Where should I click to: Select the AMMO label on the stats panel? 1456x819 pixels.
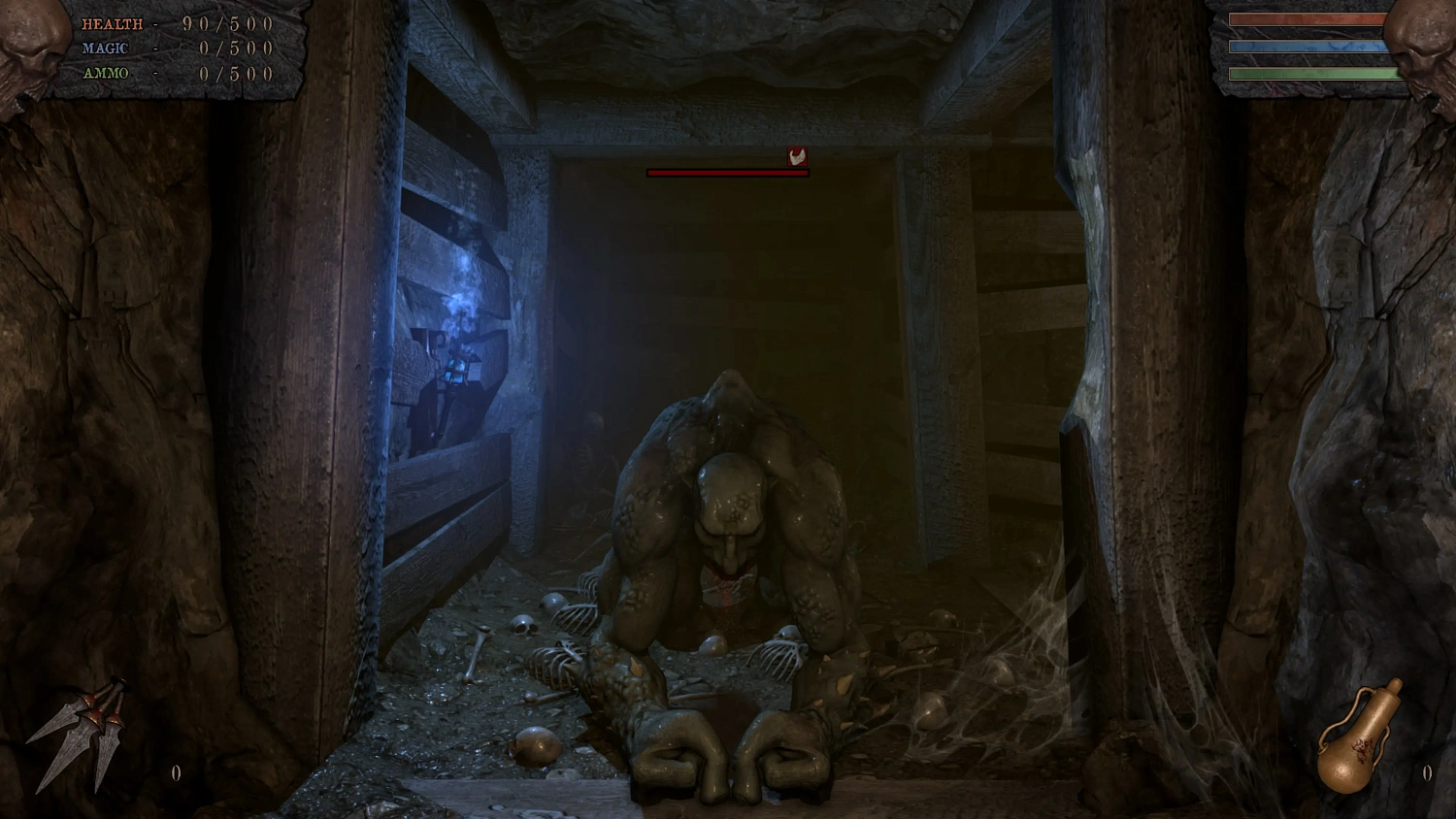pos(105,74)
